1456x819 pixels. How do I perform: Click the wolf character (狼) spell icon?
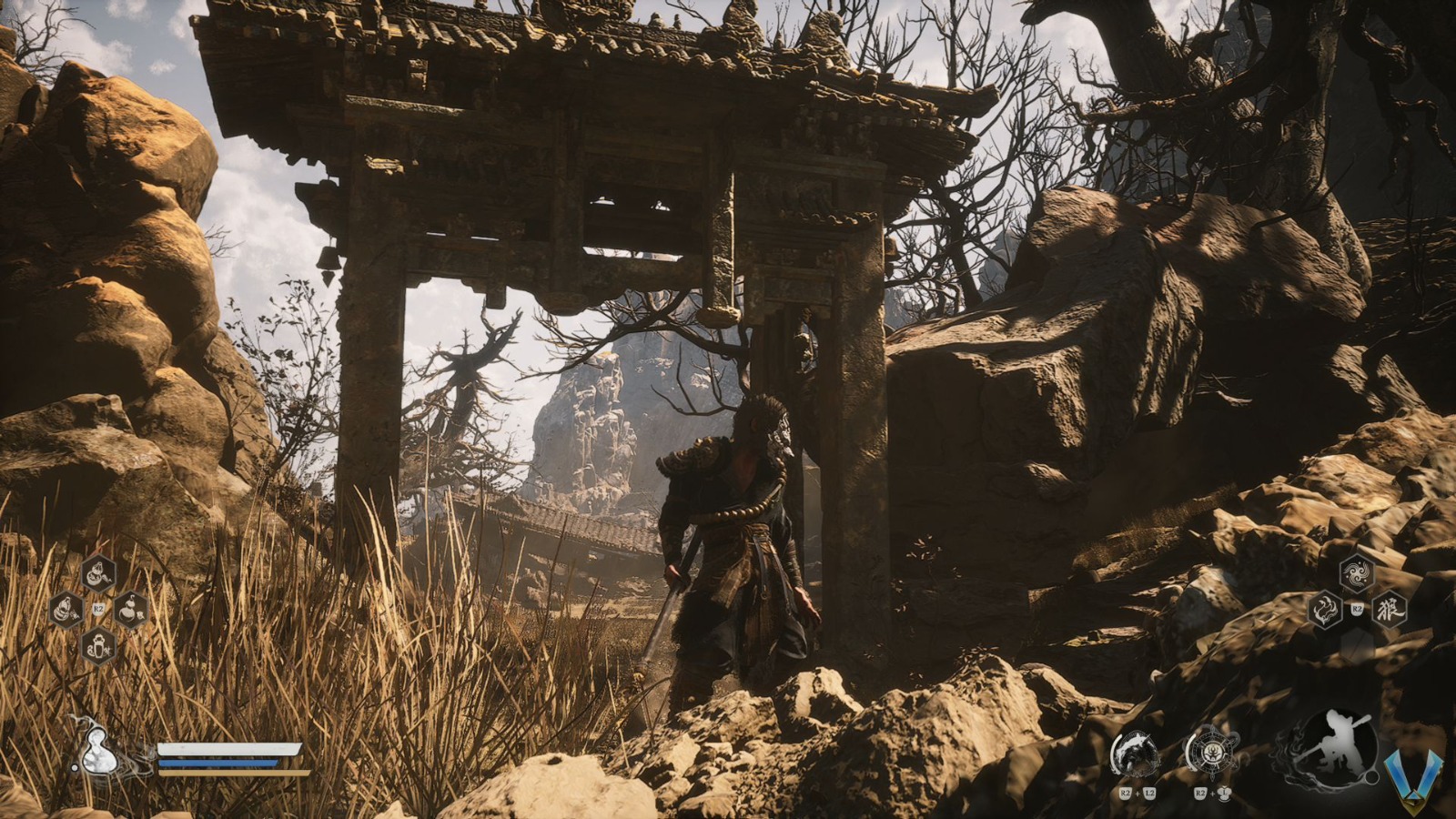[1390, 608]
